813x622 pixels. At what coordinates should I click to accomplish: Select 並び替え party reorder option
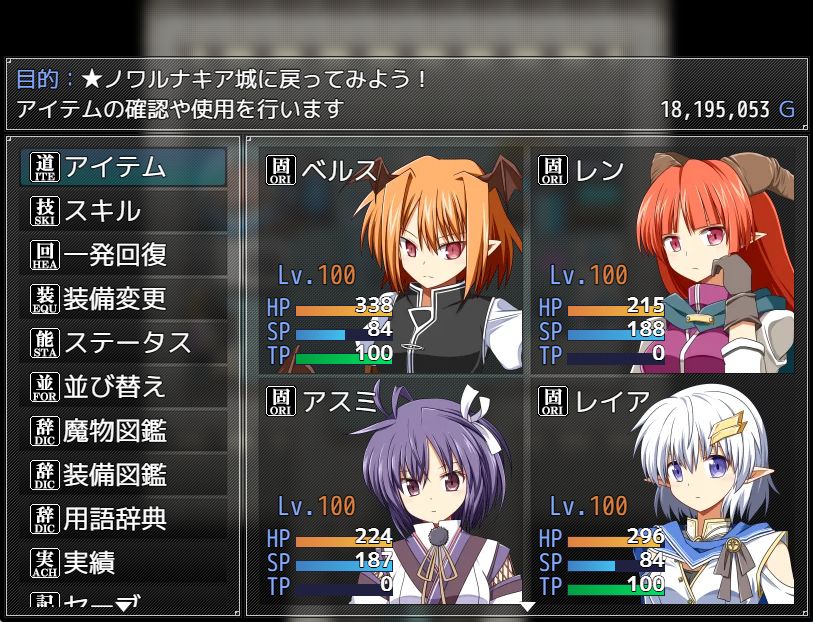(123, 387)
